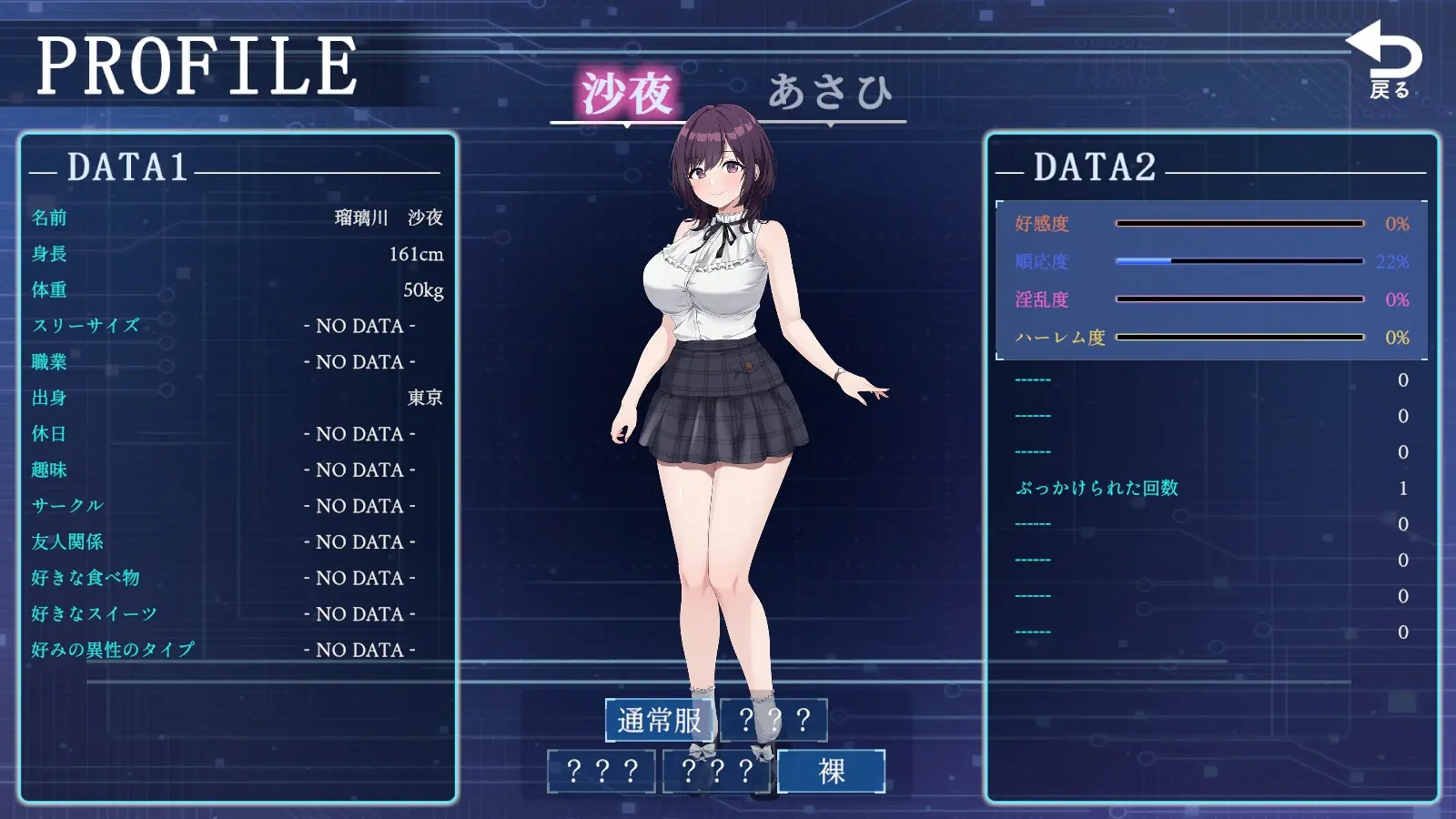Switch to the あさひ character tab
1456x819 pixels.
[x=829, y=93]
